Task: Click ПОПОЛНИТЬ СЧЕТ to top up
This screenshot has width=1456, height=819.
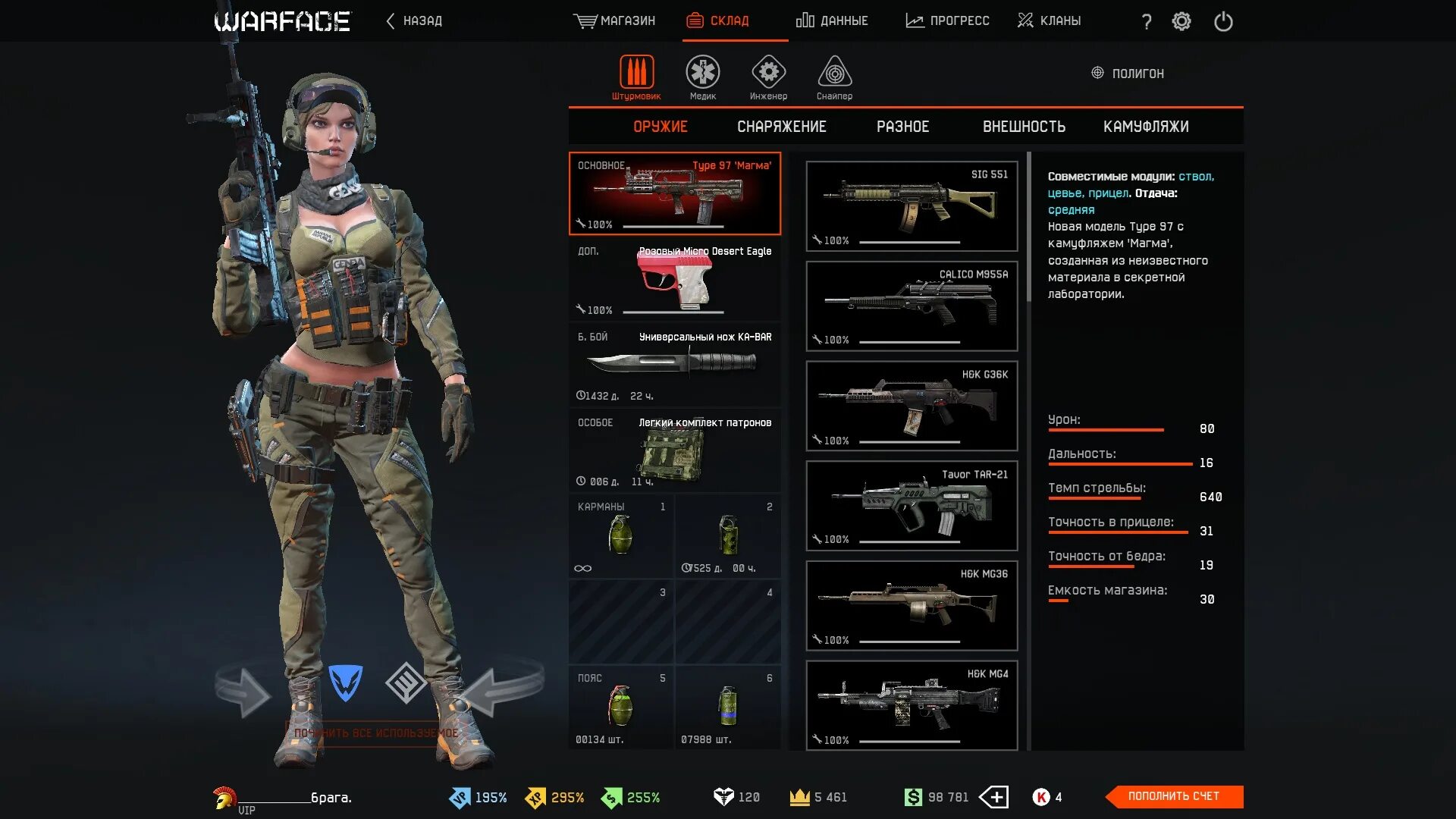Action: 1173,796
